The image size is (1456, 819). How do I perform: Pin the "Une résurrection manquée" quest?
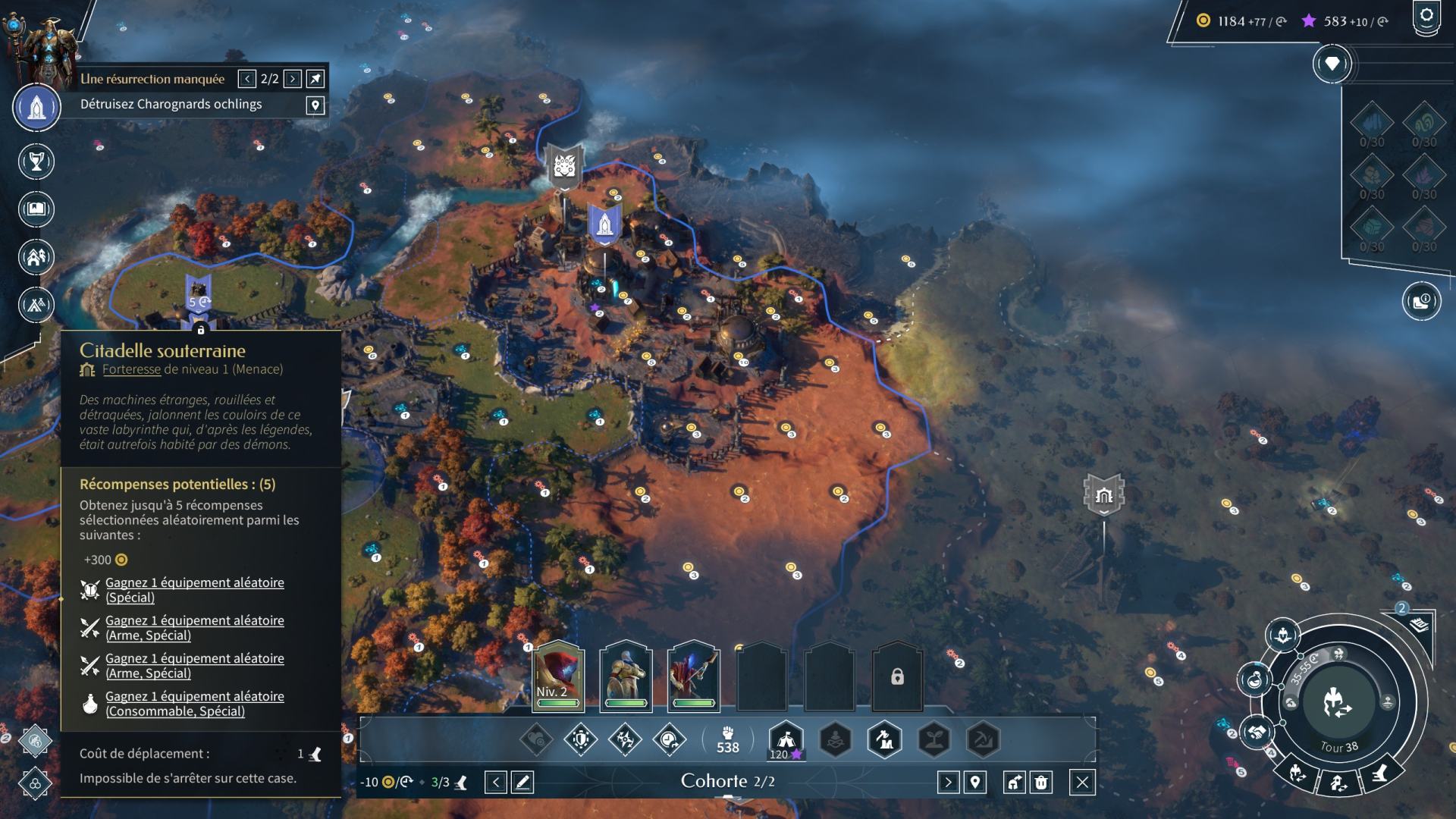[x=315, y=79]
